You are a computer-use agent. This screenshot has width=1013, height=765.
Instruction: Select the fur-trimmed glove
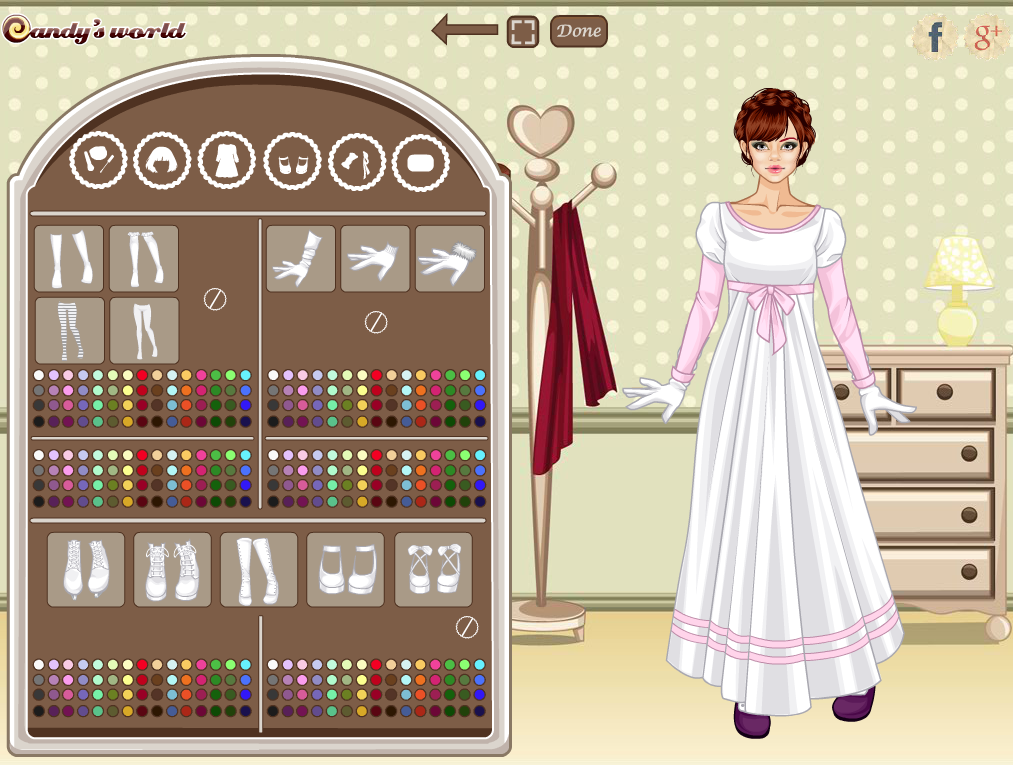(450, 258)
